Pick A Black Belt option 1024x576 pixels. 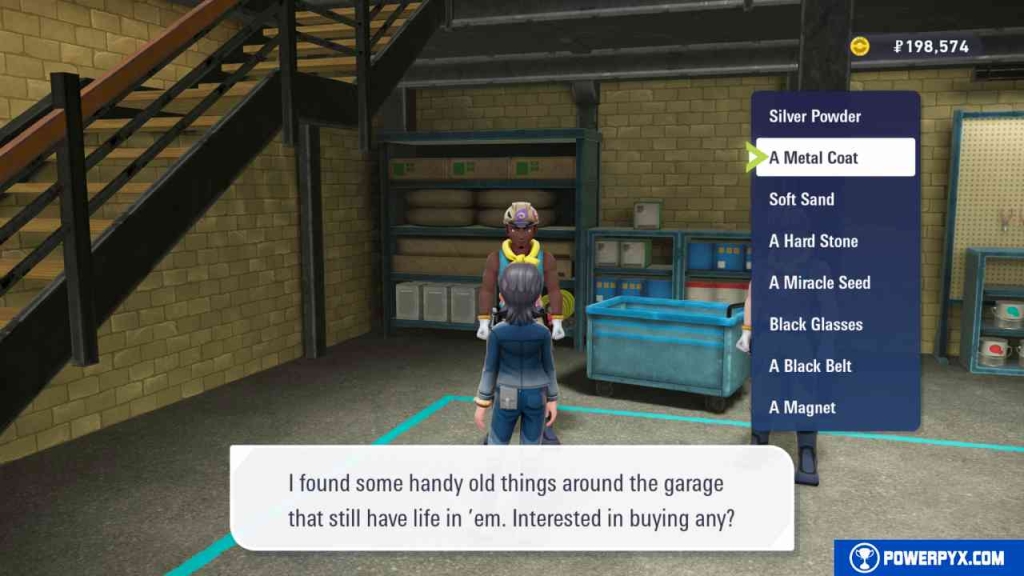pos(810,366)
